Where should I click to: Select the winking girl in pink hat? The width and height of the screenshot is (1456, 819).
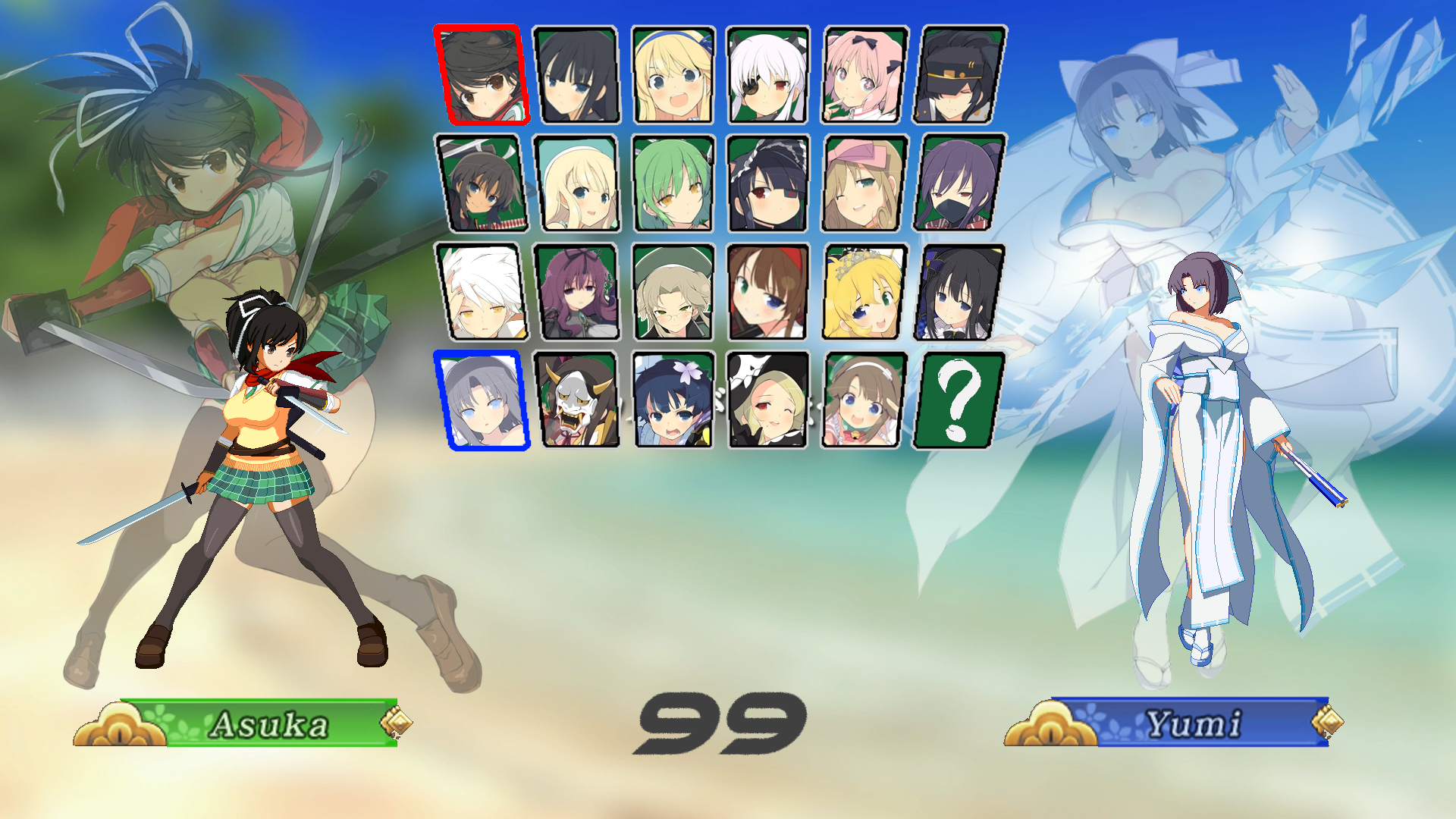pyautogui.click(x=864, y=183)
